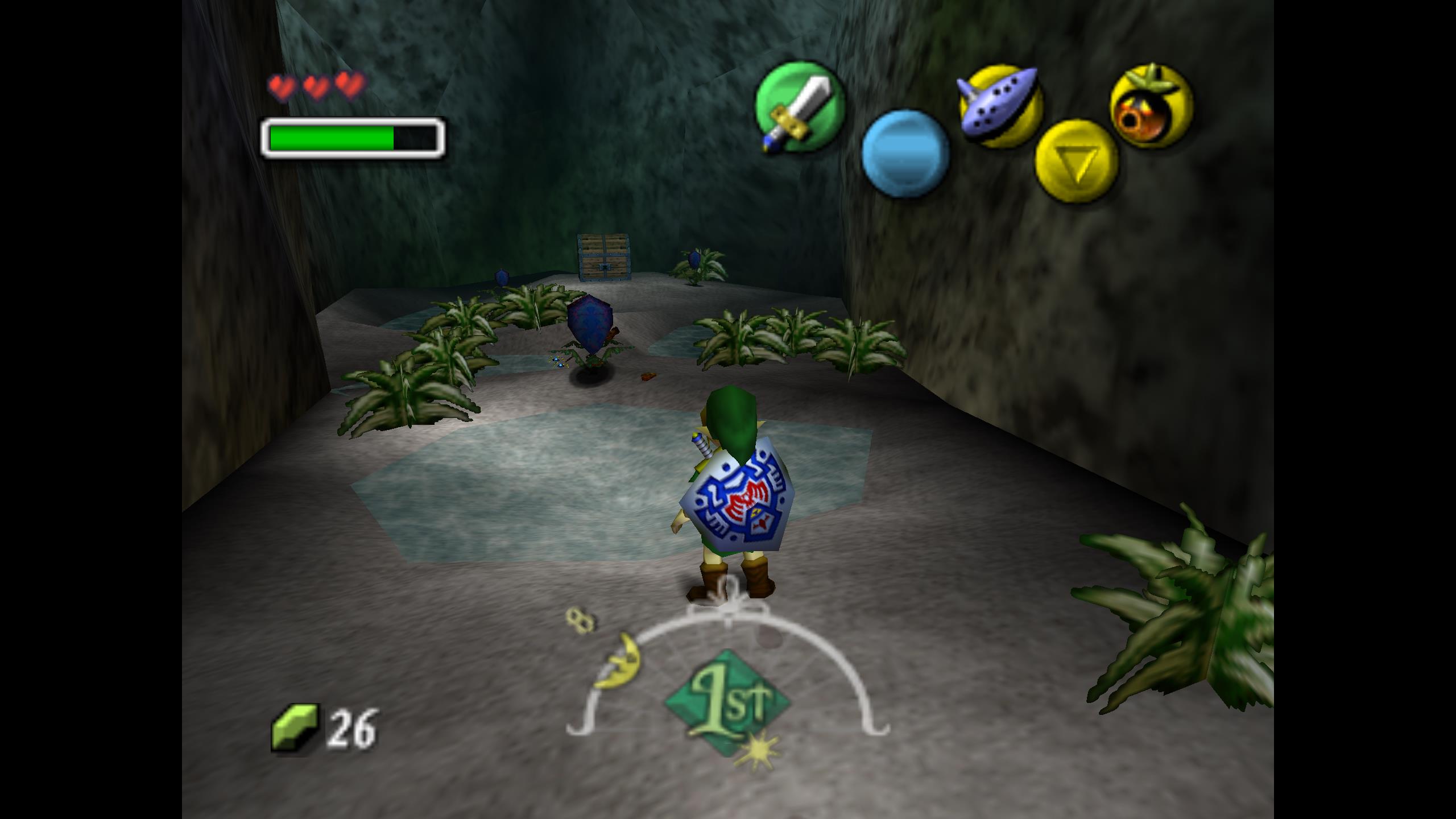Choose the empty yellow C-down slot
The image size is (1456, 819).
pyautogui.click(x=1076, y=161)
